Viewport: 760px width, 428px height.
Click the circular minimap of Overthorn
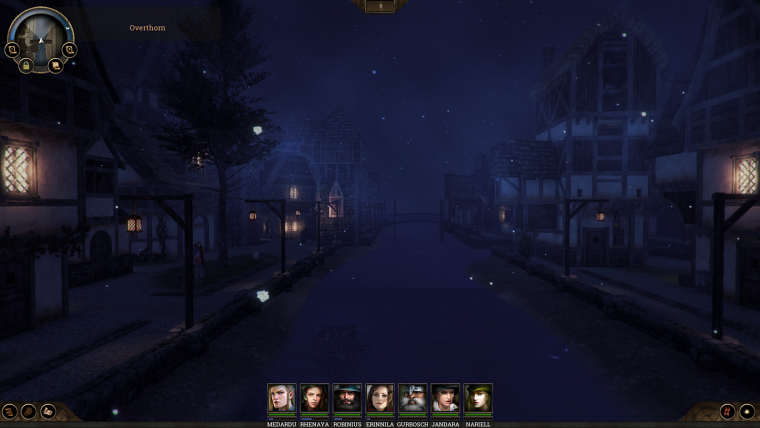pos(40,36)
